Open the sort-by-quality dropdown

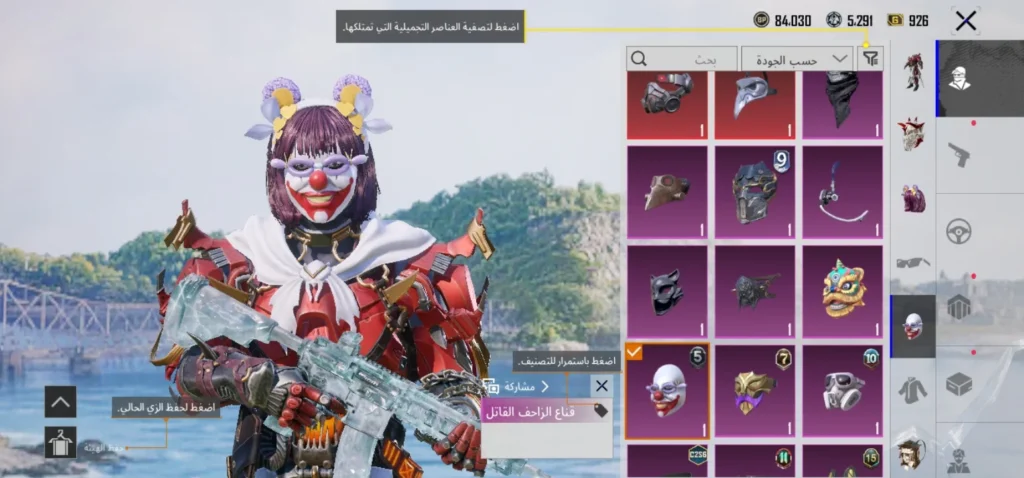(797, 59)
